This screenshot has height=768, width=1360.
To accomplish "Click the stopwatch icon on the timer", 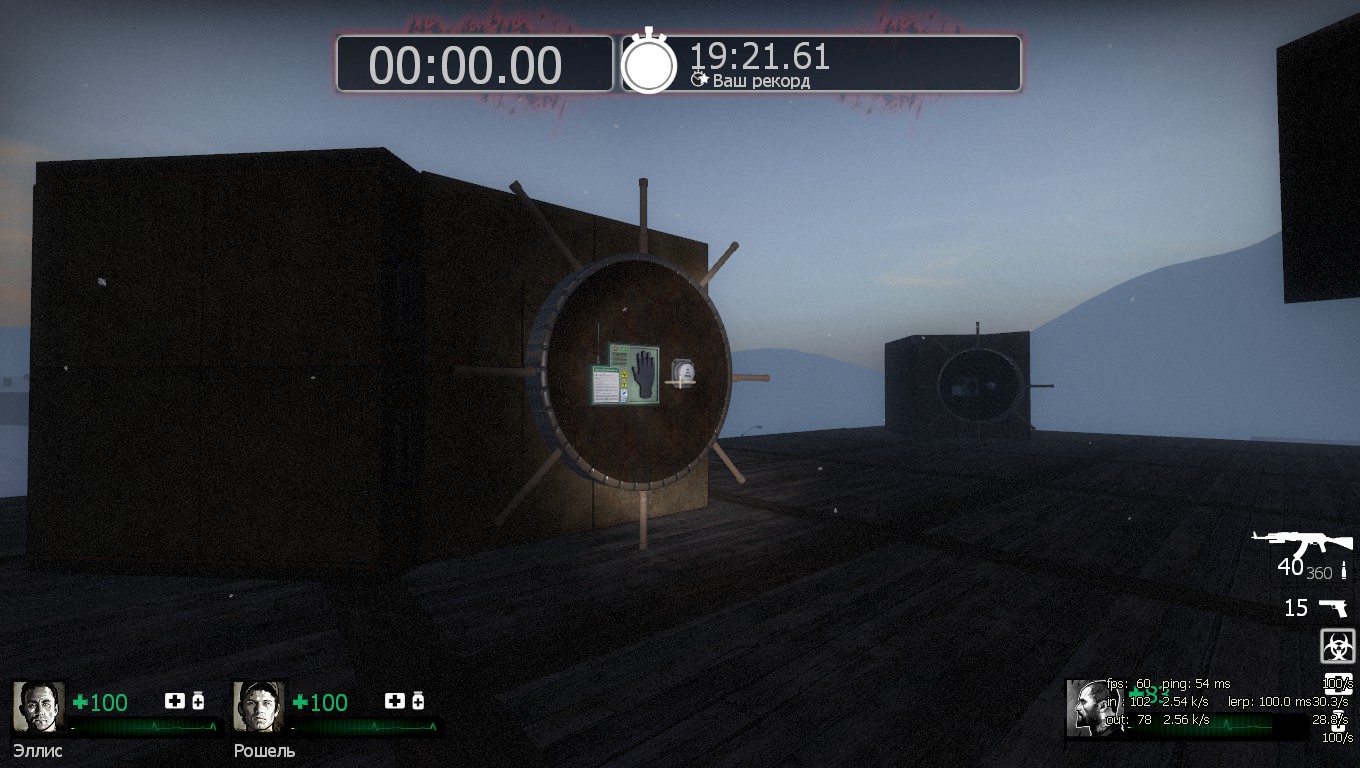I will tap(649, 65).
